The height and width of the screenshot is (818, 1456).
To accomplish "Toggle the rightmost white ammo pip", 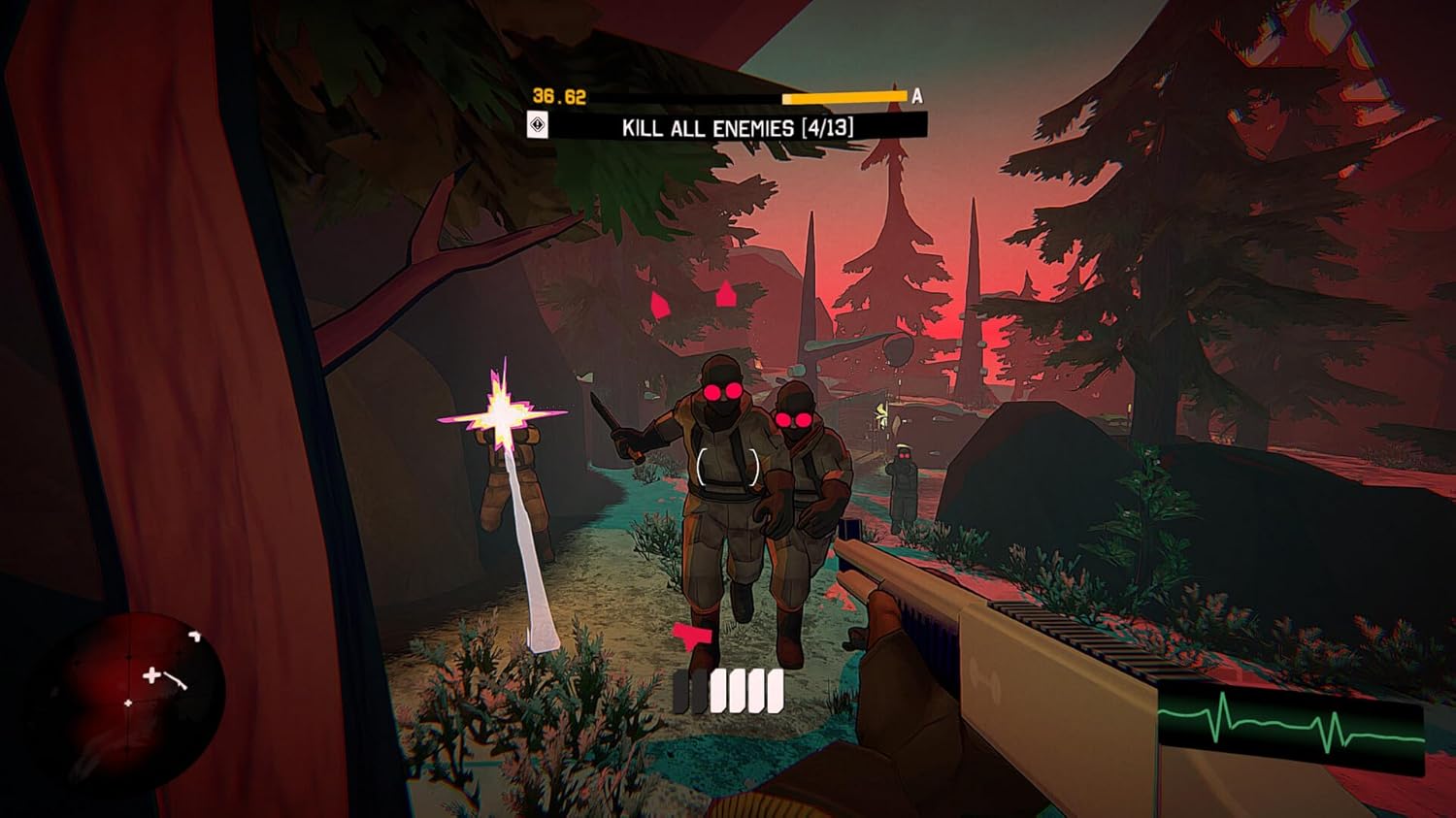I will click(x=774, y=691).
